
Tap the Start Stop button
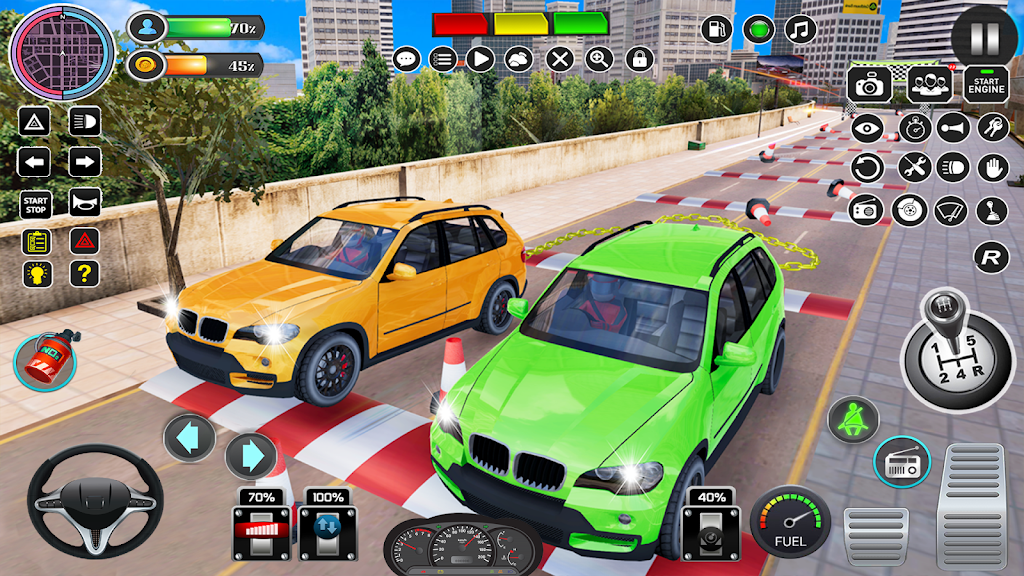[34, 203]
